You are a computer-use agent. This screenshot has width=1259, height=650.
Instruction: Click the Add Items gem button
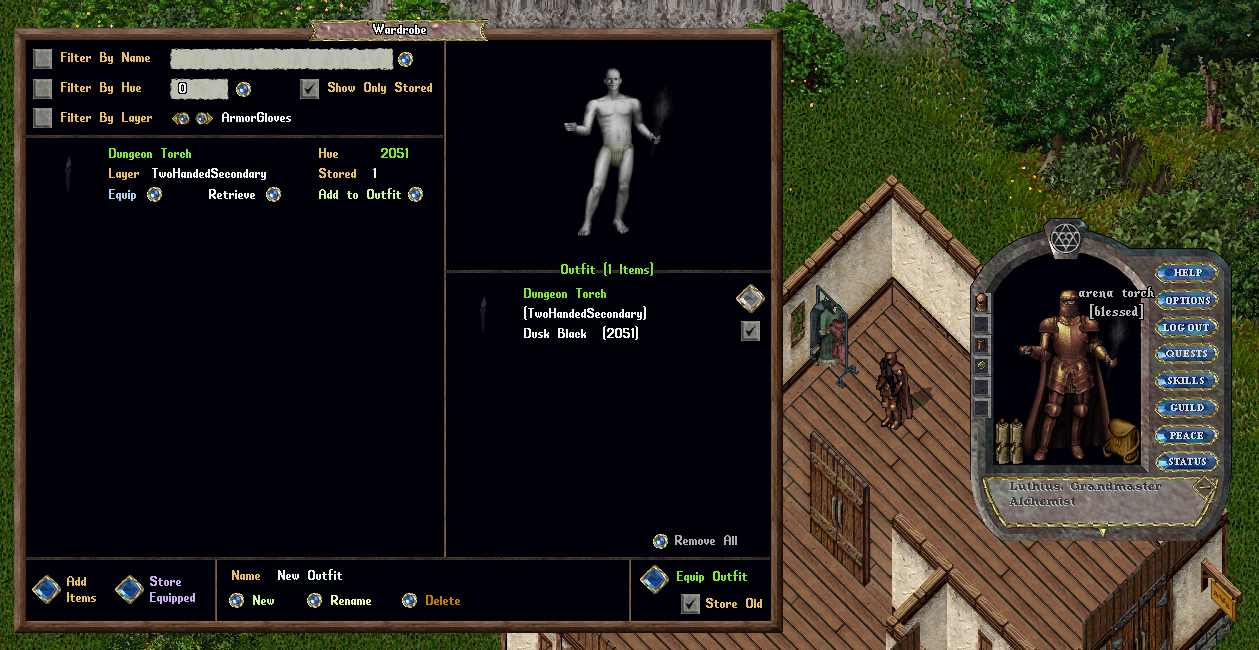(46, 589)
